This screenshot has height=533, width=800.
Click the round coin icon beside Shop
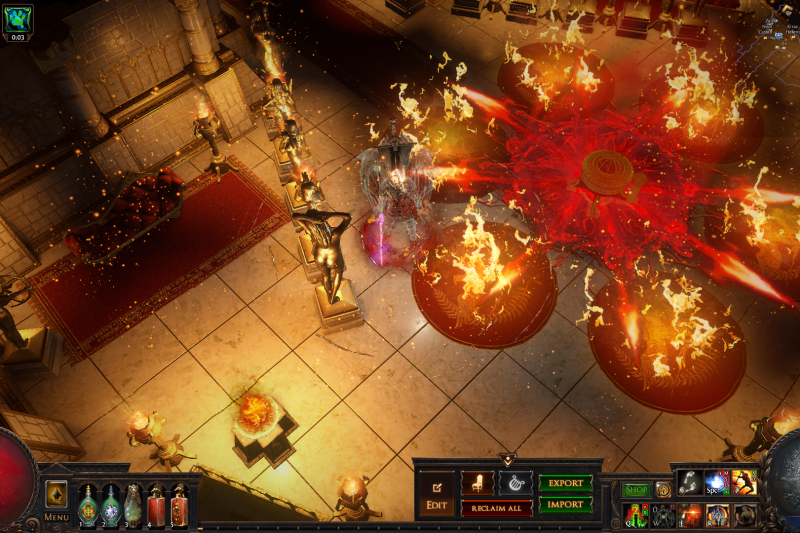[662, 490]
